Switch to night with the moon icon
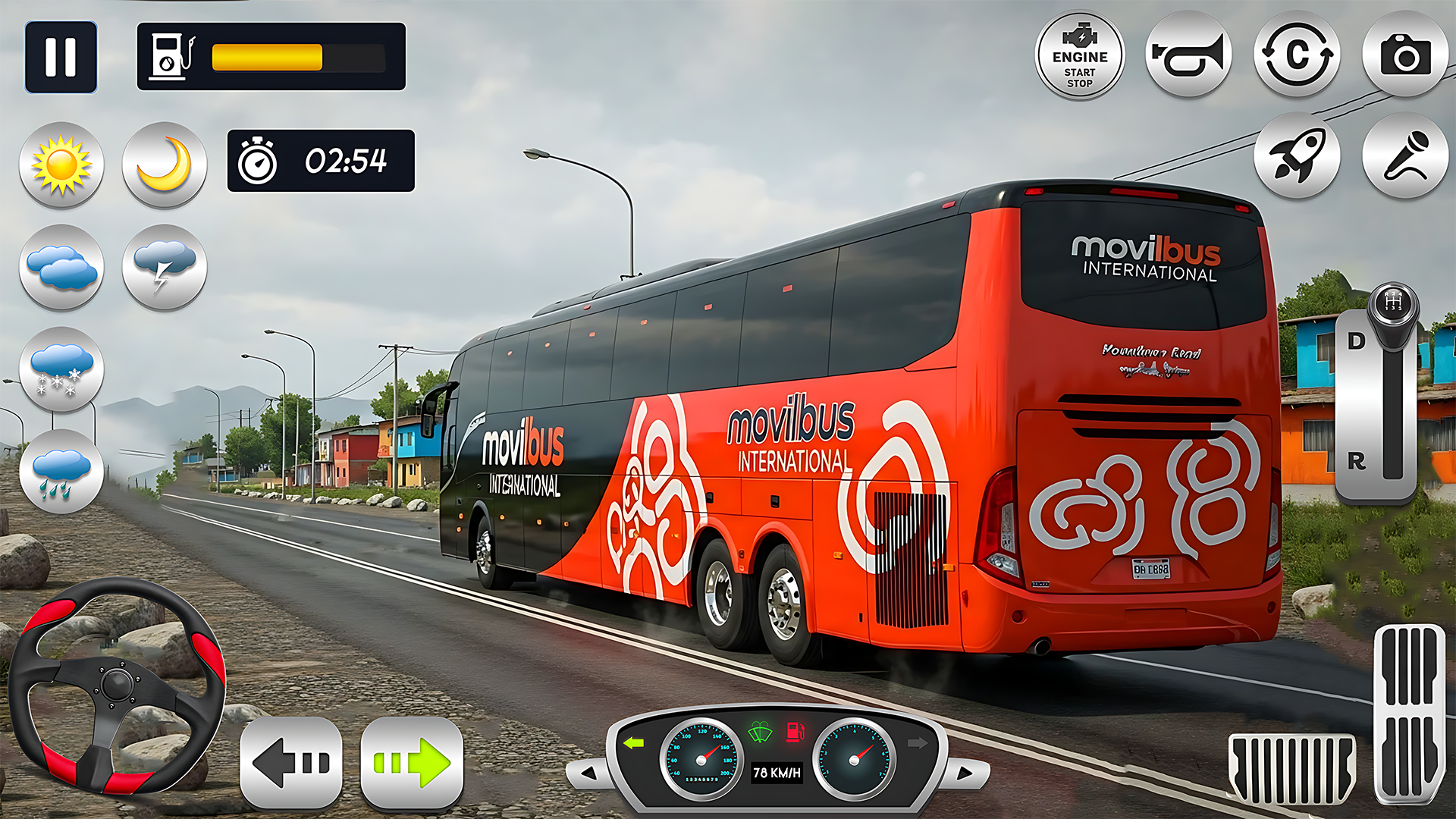 coord(165,165)
